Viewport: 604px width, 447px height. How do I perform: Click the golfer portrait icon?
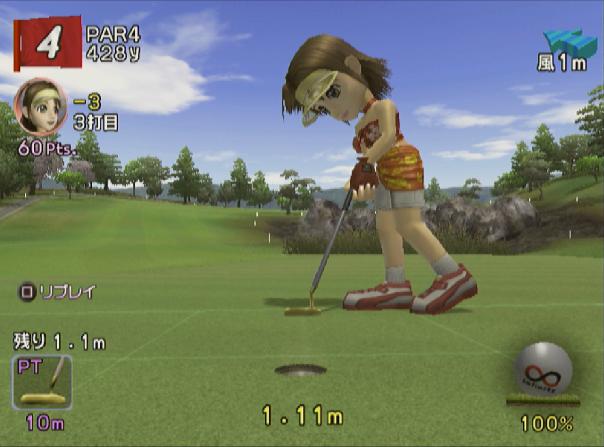tap(40, 105)
